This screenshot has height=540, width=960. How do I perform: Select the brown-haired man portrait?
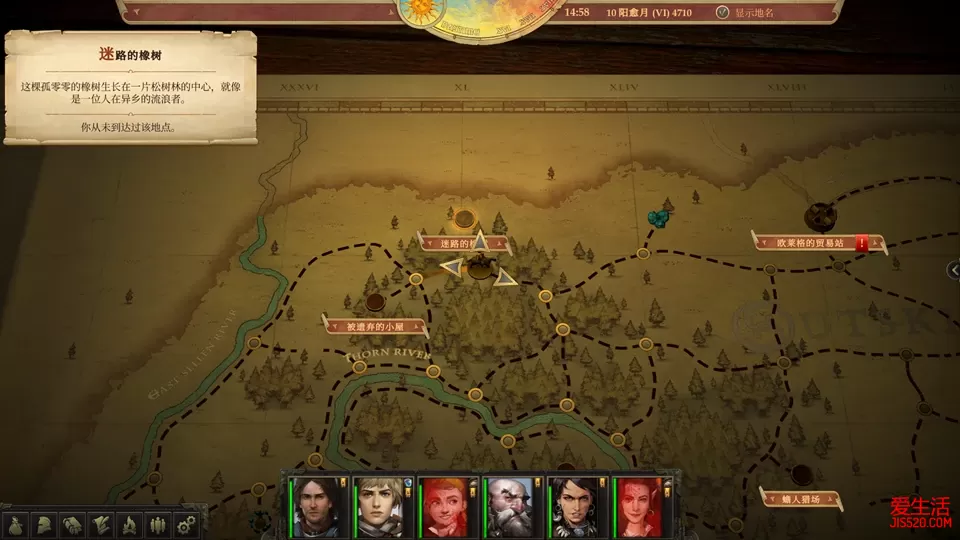click(316, 507)
